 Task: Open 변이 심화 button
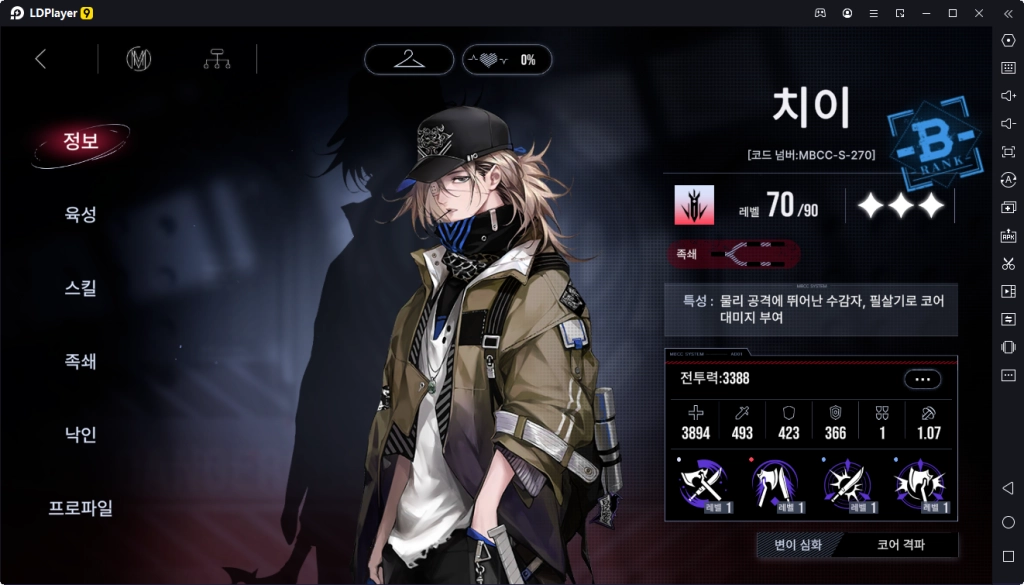[x=798, y=545]
